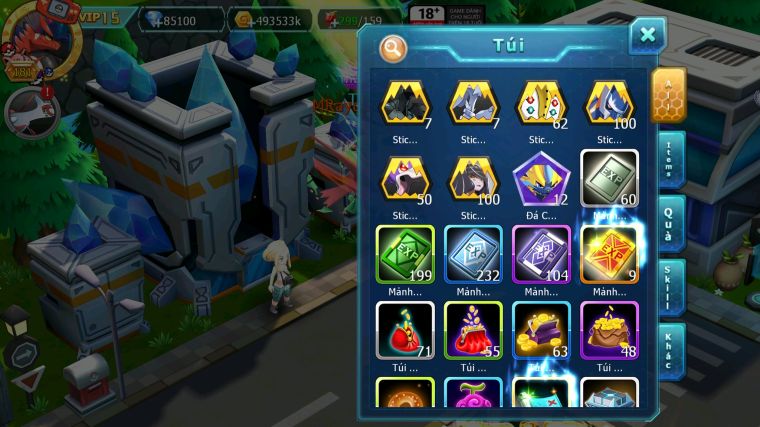Open the red pouch bag with 71
Image resolution: width=760 pixels, height=427 pixels.
click(x=405, y=330)
